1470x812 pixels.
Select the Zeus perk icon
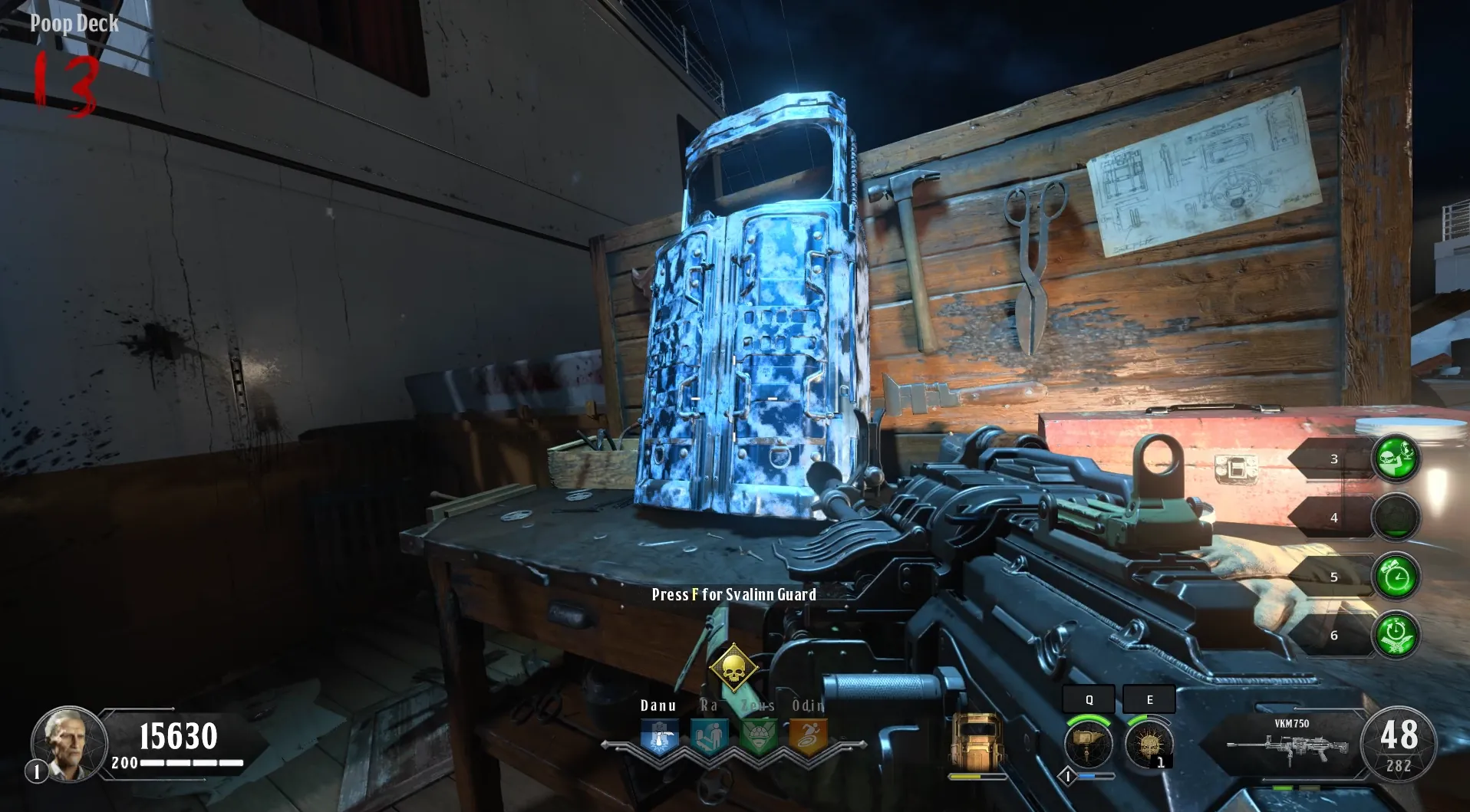coord(758,738)
